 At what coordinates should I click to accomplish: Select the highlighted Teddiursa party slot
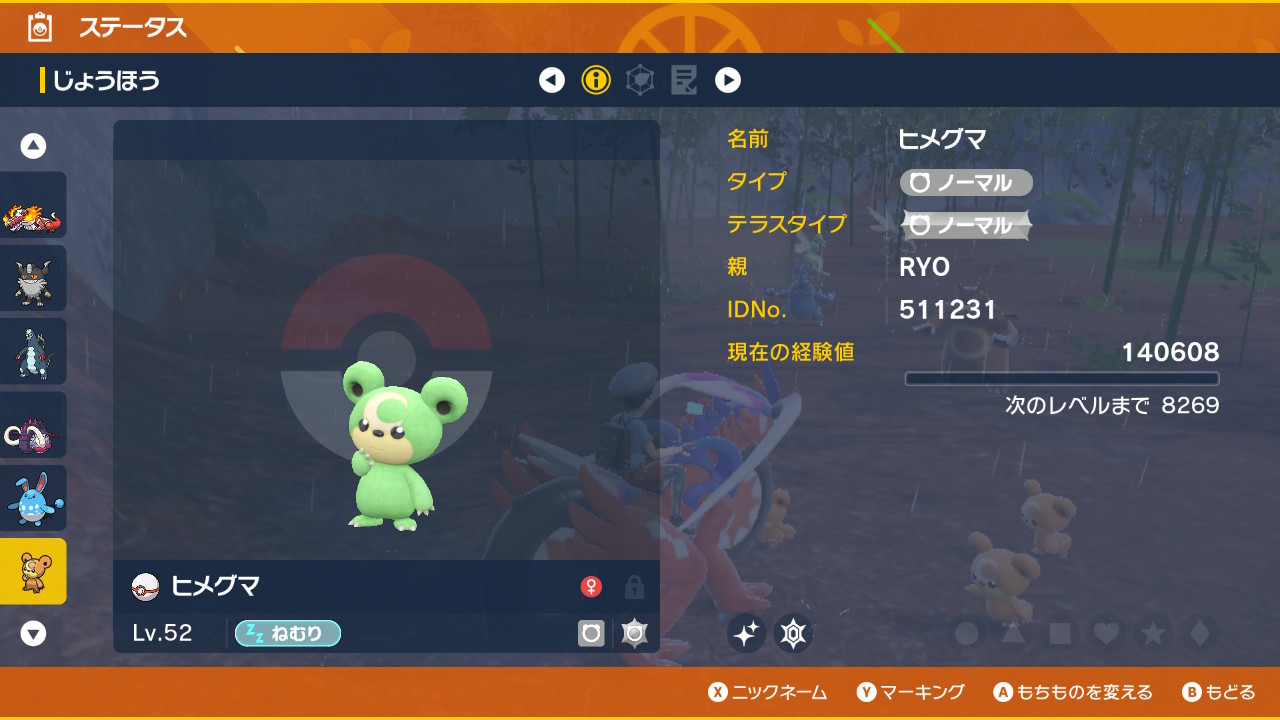33,569
